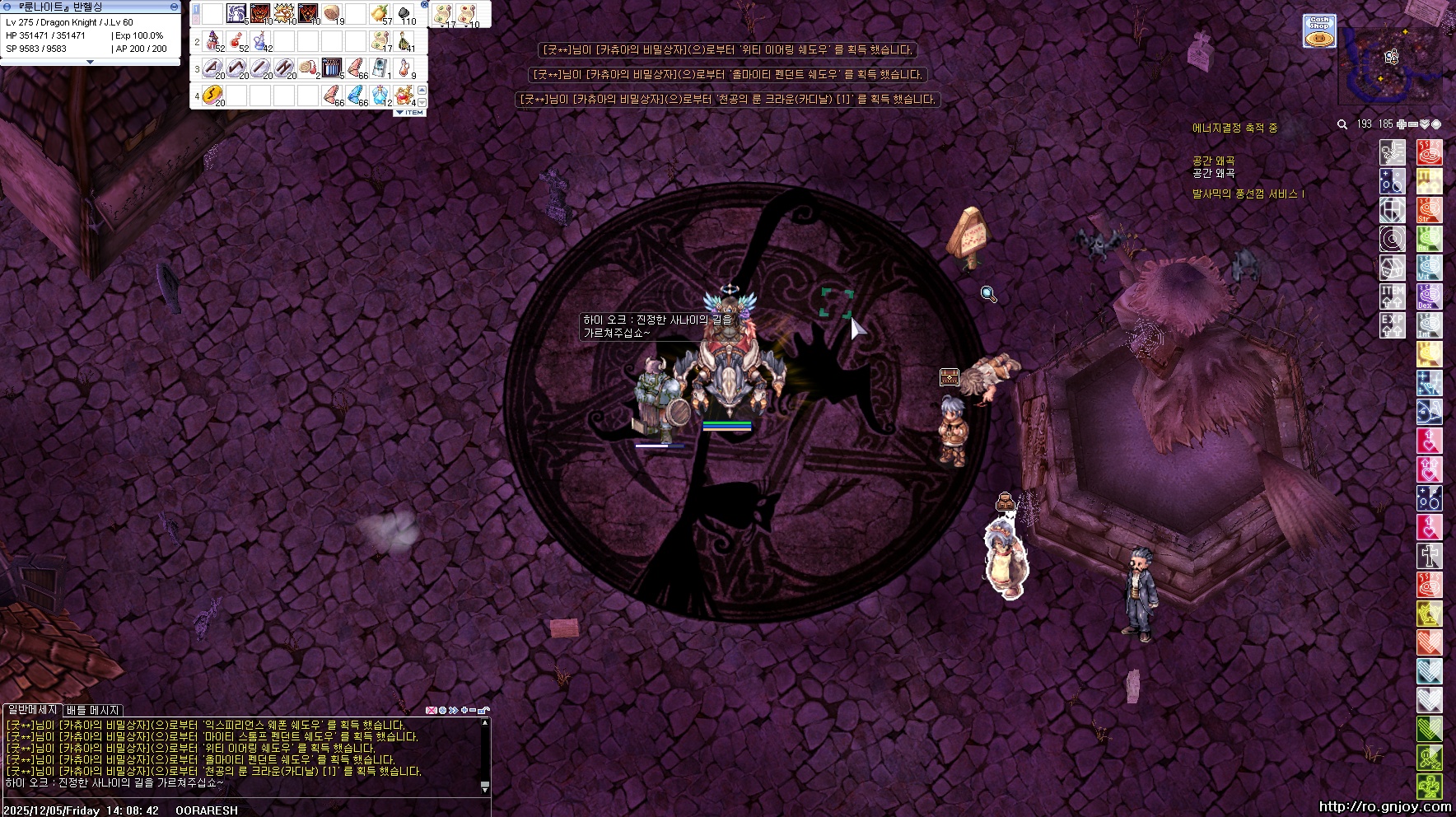Expand the character status window arrow
Image resolution: width=1456 pixels, height=817 pixels.
click(90, 62)
